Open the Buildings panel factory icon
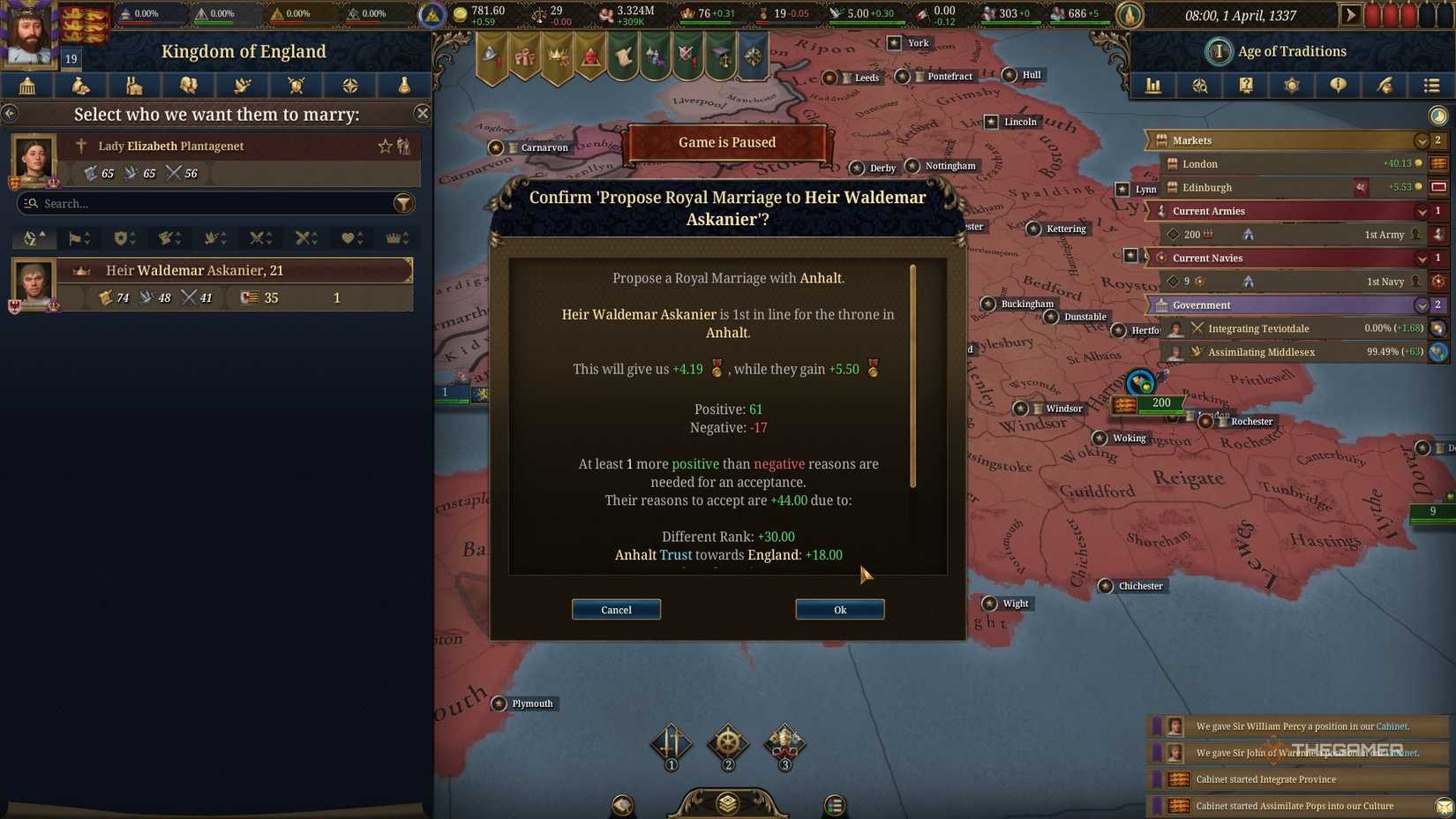 tap(134, 86)
